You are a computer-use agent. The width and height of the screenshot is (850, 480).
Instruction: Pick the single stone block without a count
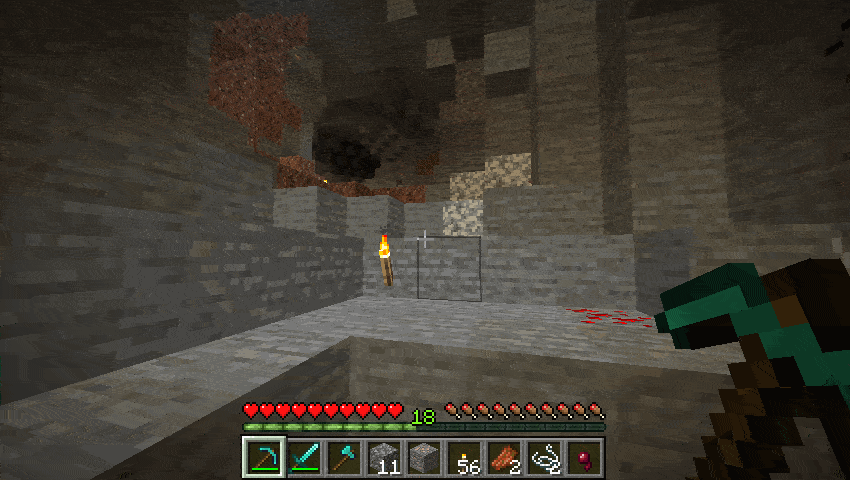(423, 457)
